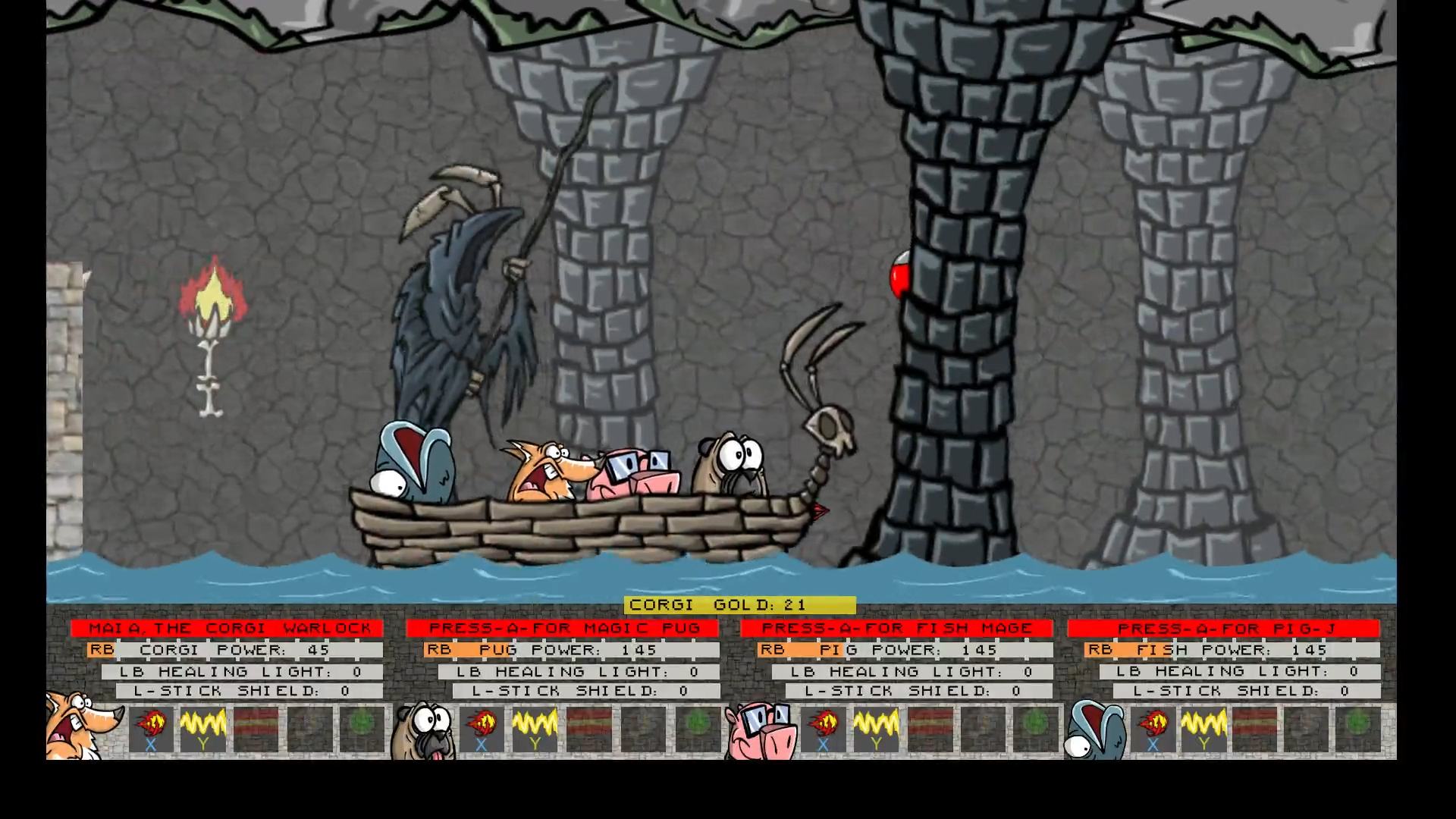Join as the Magic Pug player
The width and height of the screenshot is (1456, 819).
(x=562, y=629)
